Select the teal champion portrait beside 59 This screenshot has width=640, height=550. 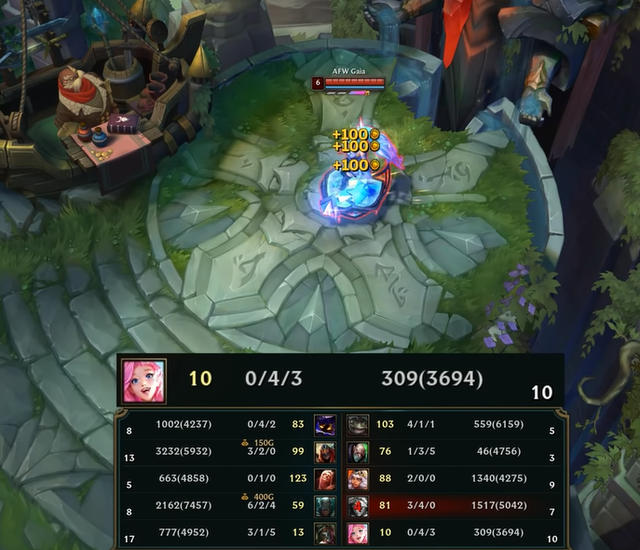click(x=325, y=506)
